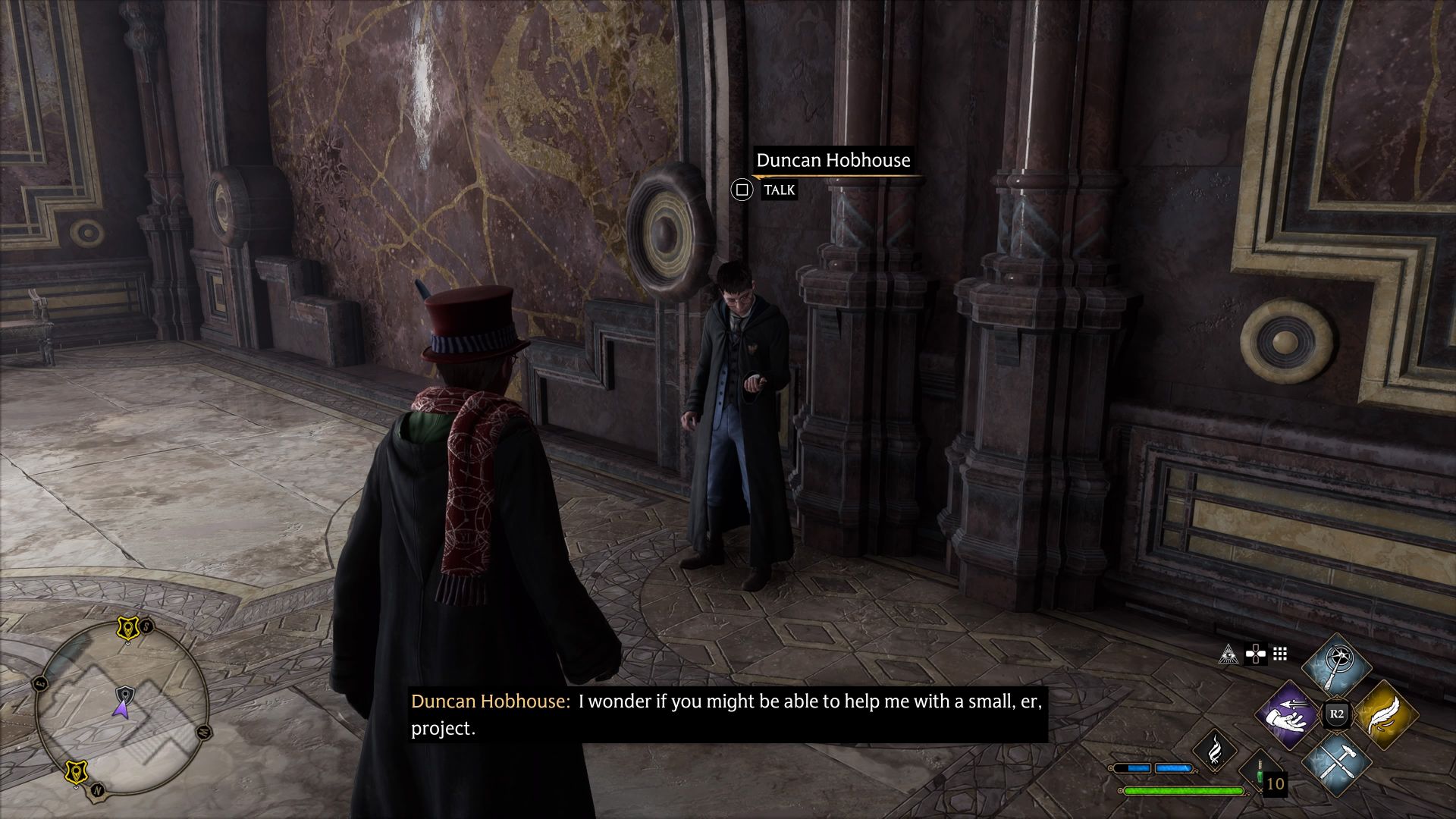Click the eye-in-triangle Revelio indicator
The width and height of the screenshot is (1456, 819).
click(x=1228, y=654)
